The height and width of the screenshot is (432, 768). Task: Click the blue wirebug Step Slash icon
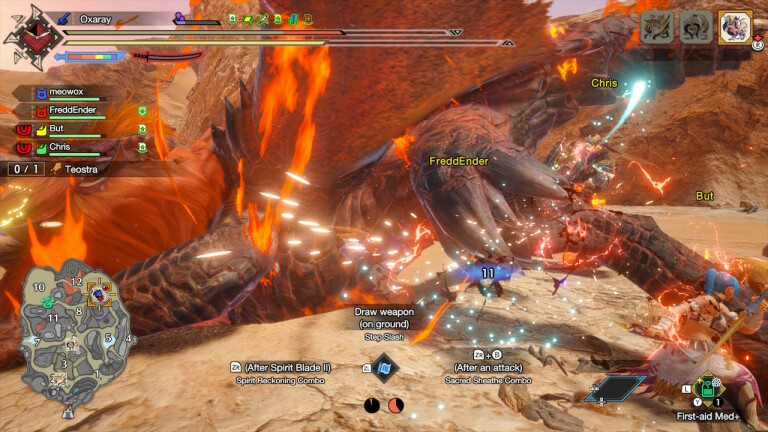coord(385,367)
